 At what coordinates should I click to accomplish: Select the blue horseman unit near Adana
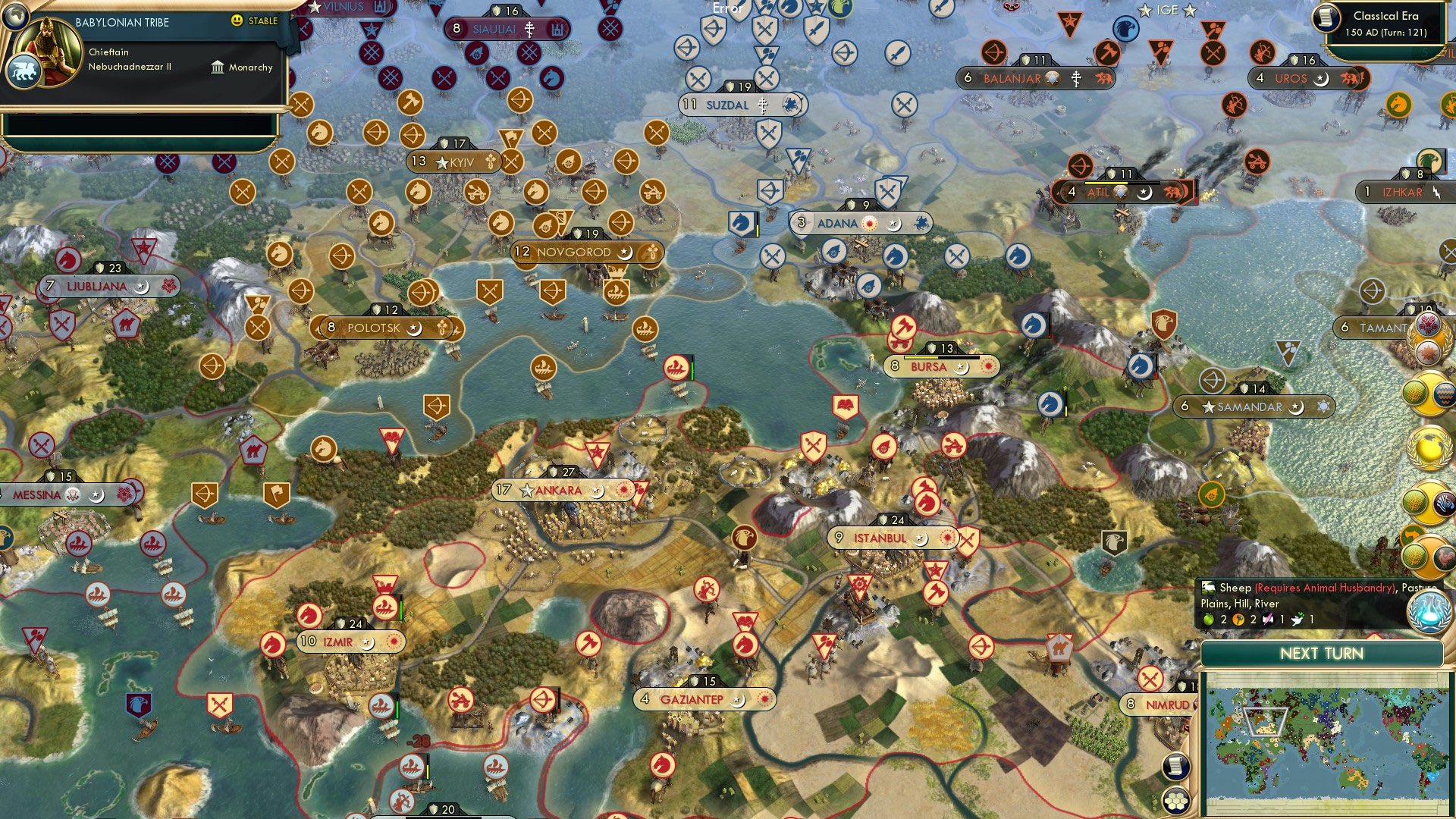[x=741, y=223]
